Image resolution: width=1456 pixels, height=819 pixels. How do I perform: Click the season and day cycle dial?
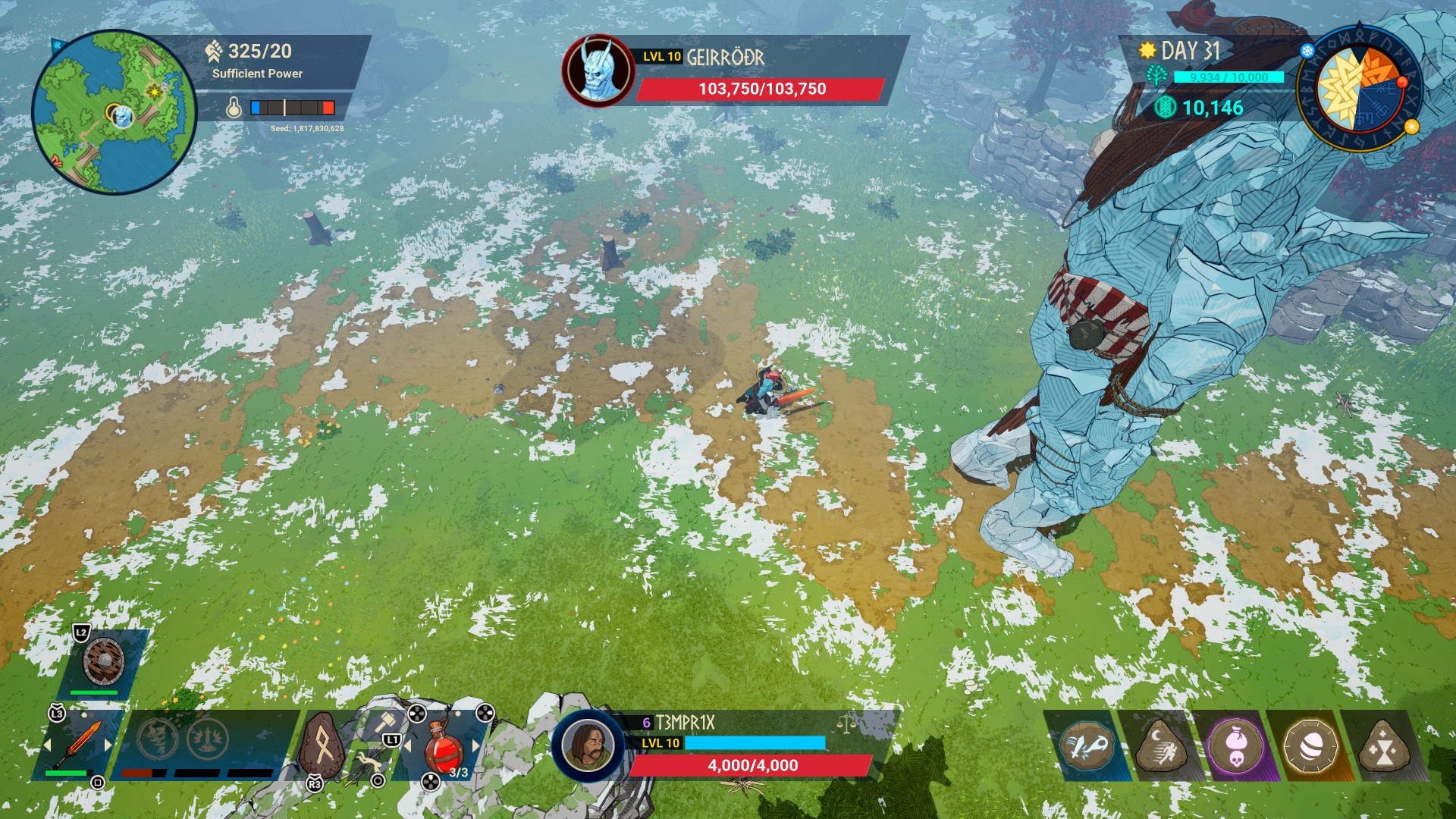click(1360, 89)
